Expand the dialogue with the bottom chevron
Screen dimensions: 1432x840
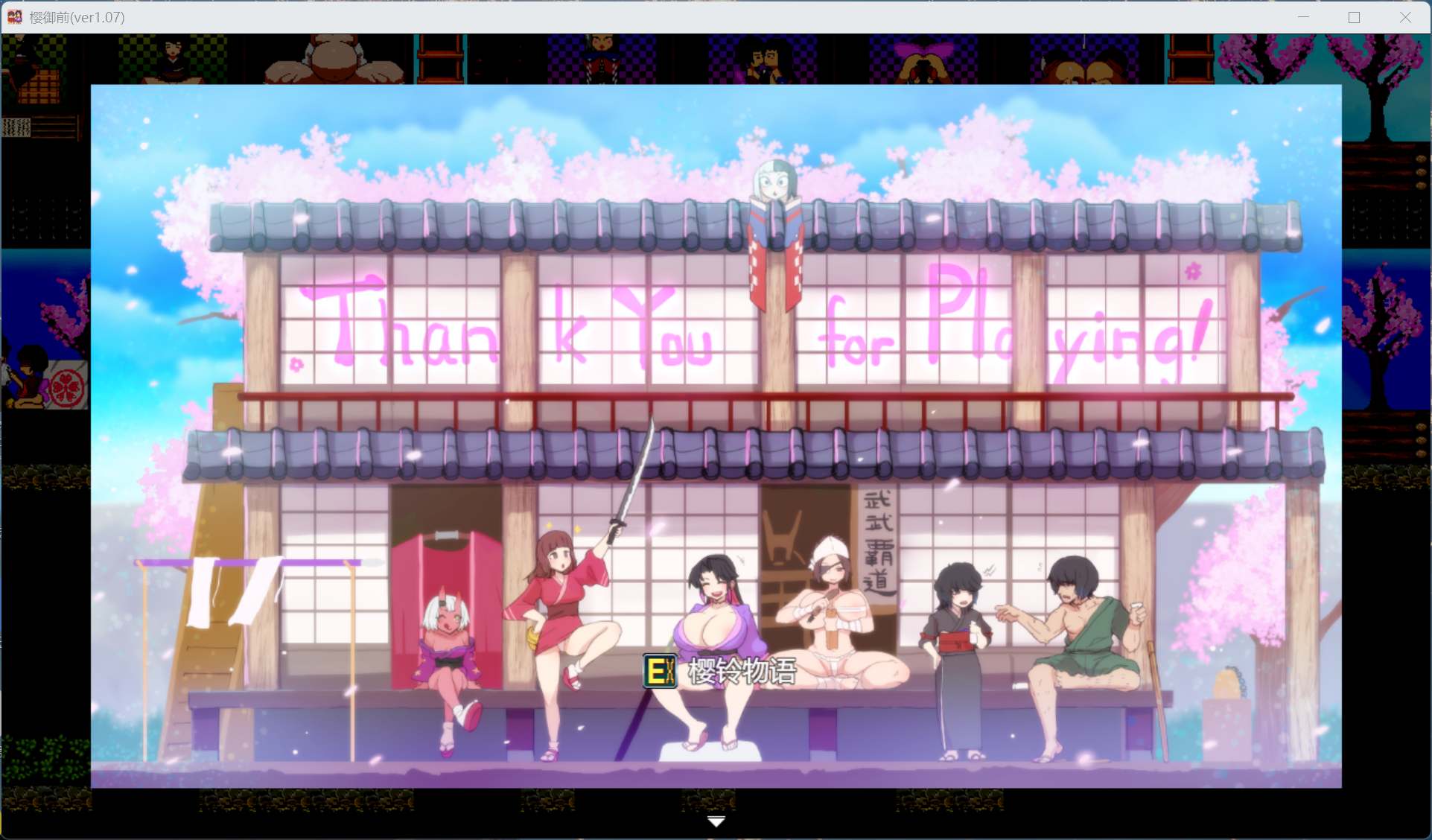[x=716, y=820]
